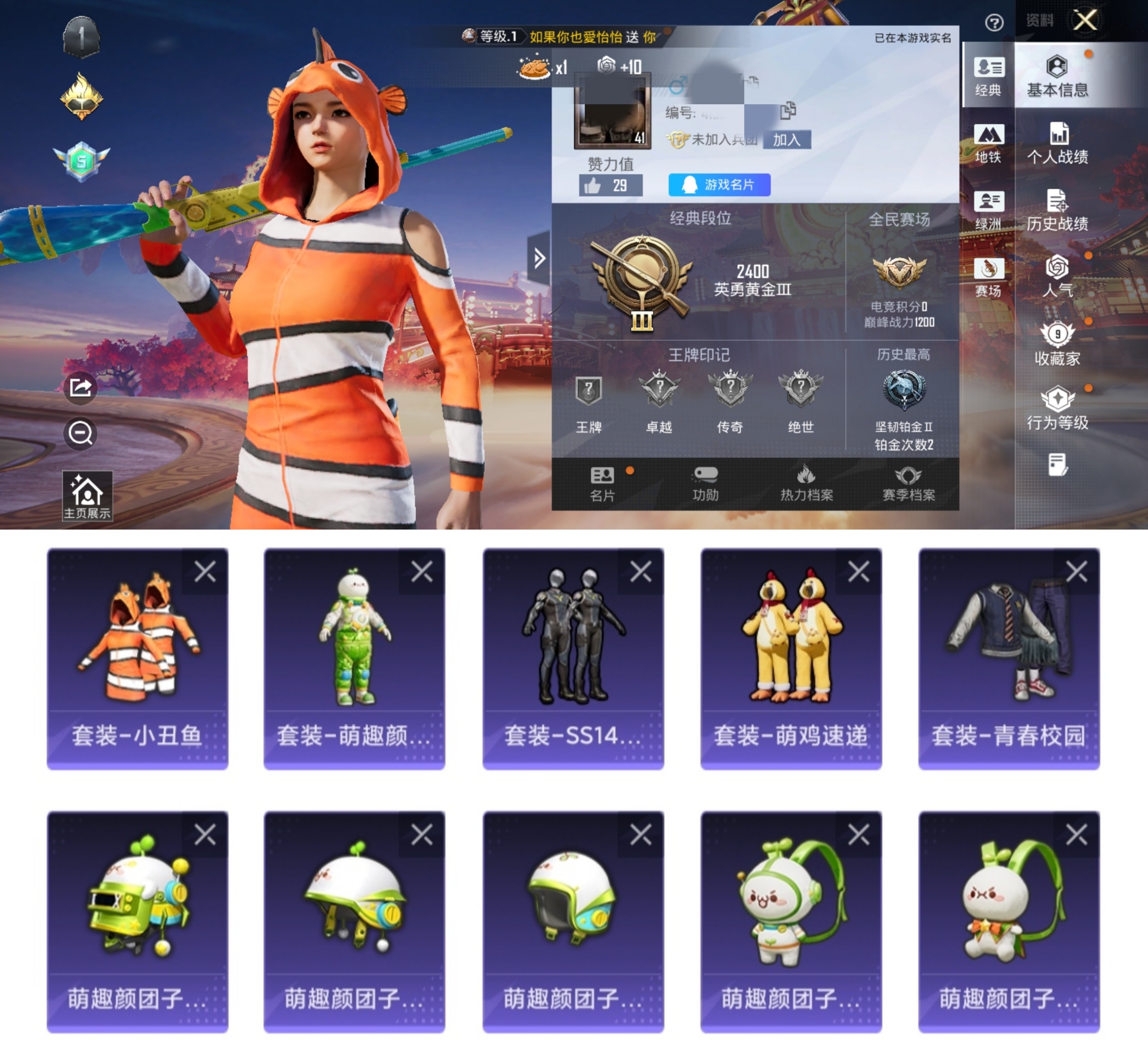View the 历史战绩 section
The width and height of the screenshot is (1148, 1040).
tap(1057, 210)
